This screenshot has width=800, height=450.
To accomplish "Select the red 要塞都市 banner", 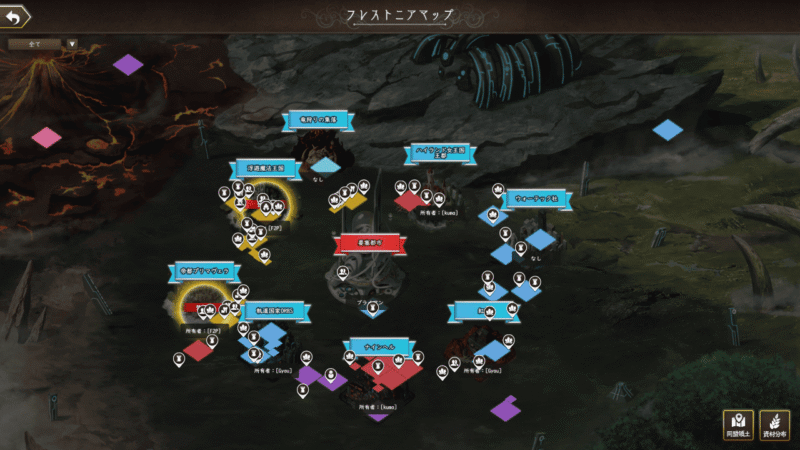I will [367, 242].
